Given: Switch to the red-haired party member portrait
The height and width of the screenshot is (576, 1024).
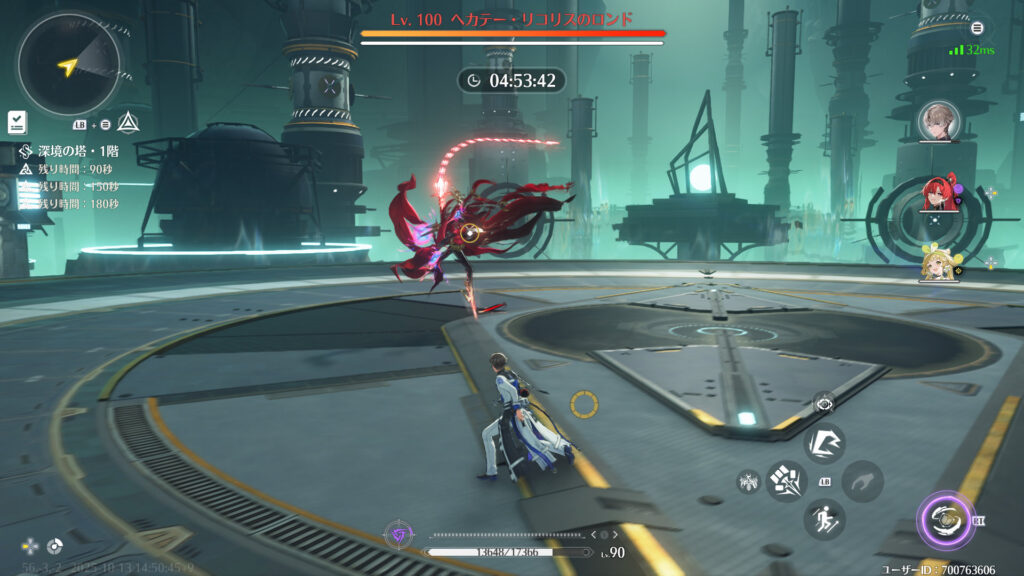Looking at the screenshot, I should pyautogui.click(x=939, y=194).
